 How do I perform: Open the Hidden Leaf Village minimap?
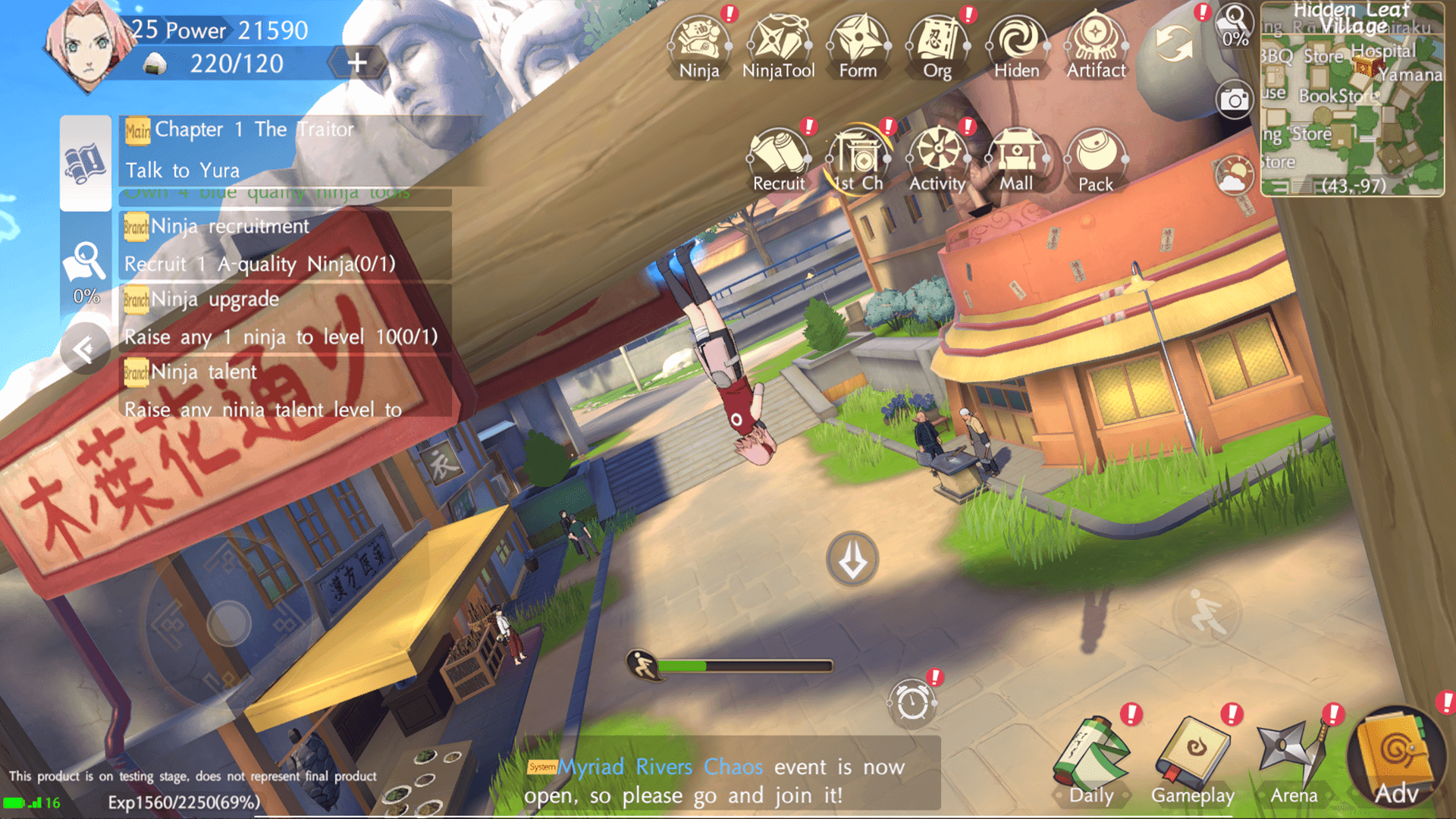pos(1352,99)
